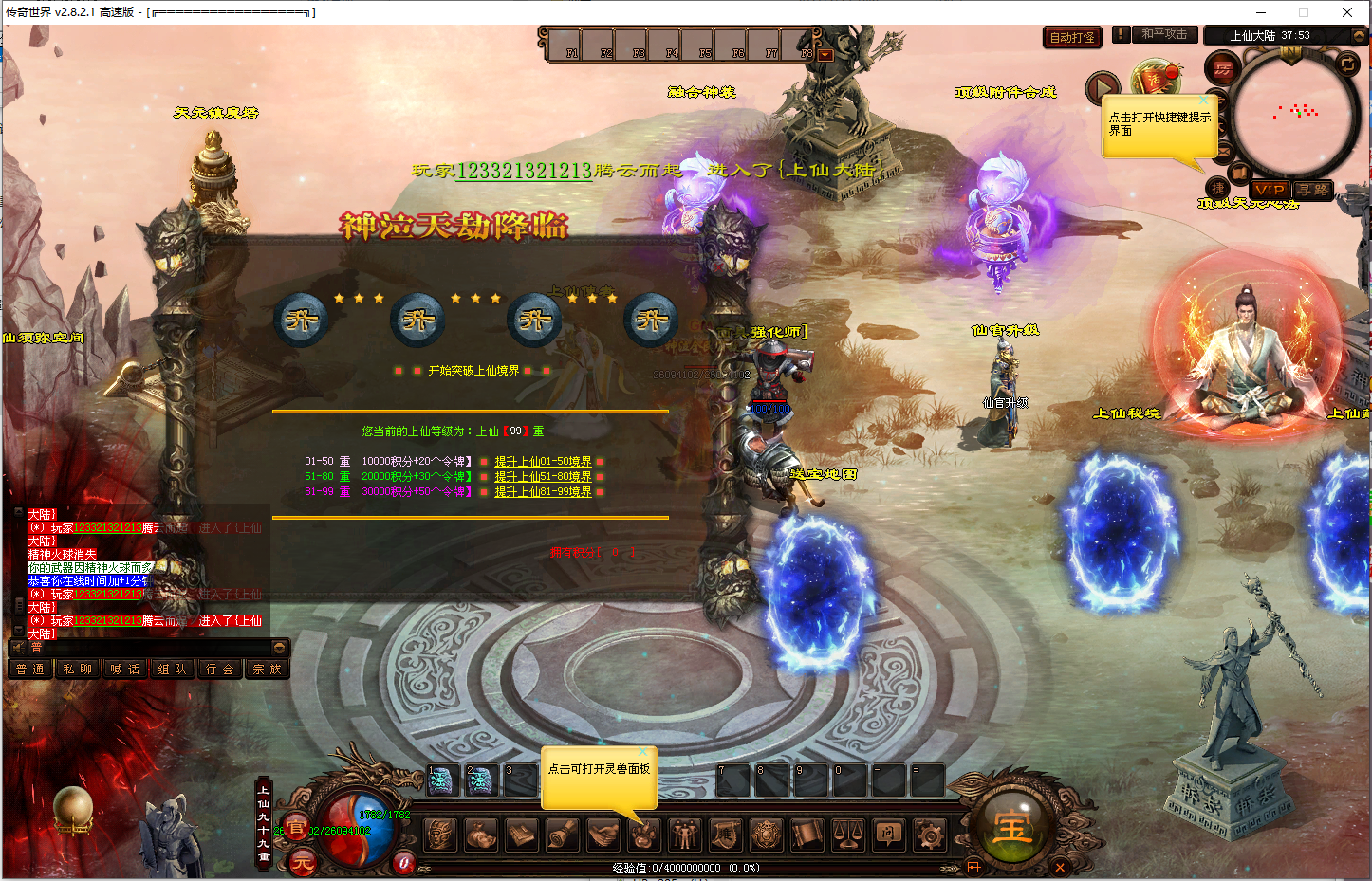This screenshot has height=881, width=1372.
Task: Close the 快捷键提示 yellow tooltip
Action: (x=1204, y=100)
